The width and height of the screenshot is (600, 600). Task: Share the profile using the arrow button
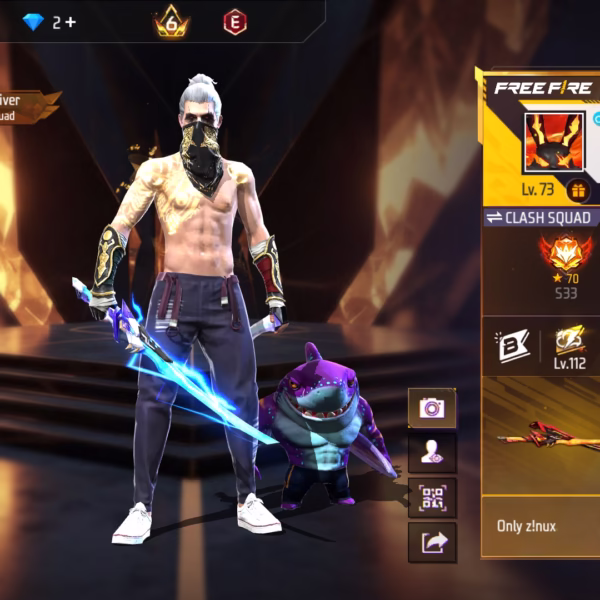pyautogui.click(x=432, y=542)
